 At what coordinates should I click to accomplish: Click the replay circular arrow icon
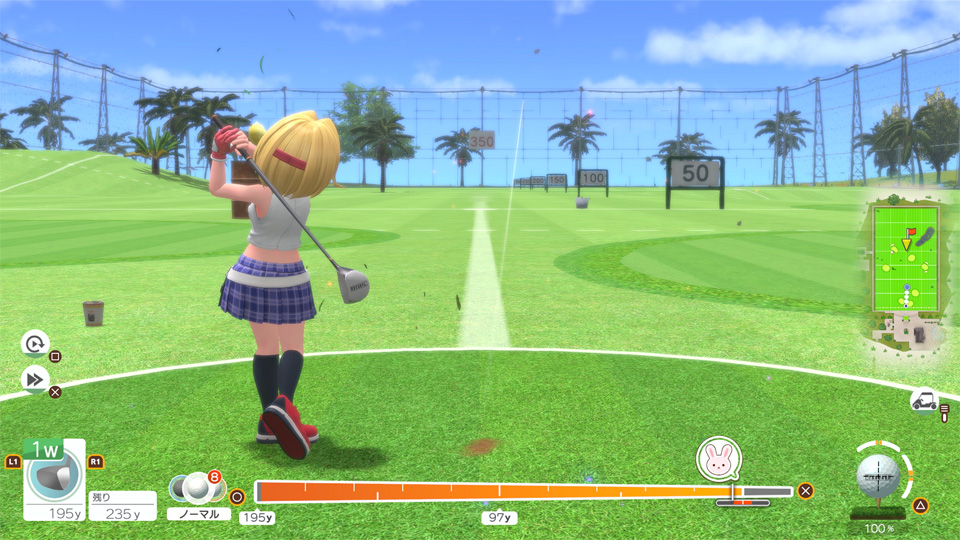(34, 344)
